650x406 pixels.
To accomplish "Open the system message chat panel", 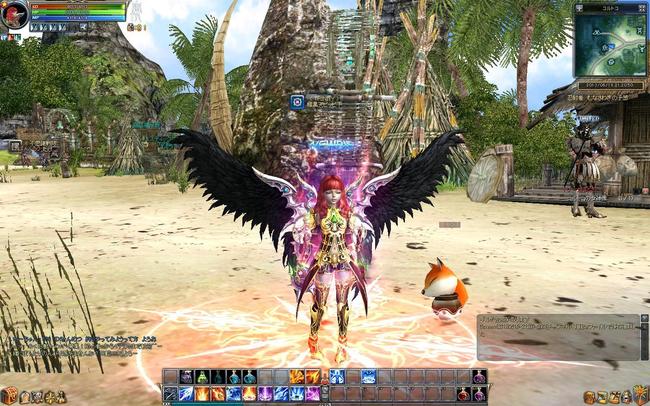I will pyautogui.click(x=558, y=336).
